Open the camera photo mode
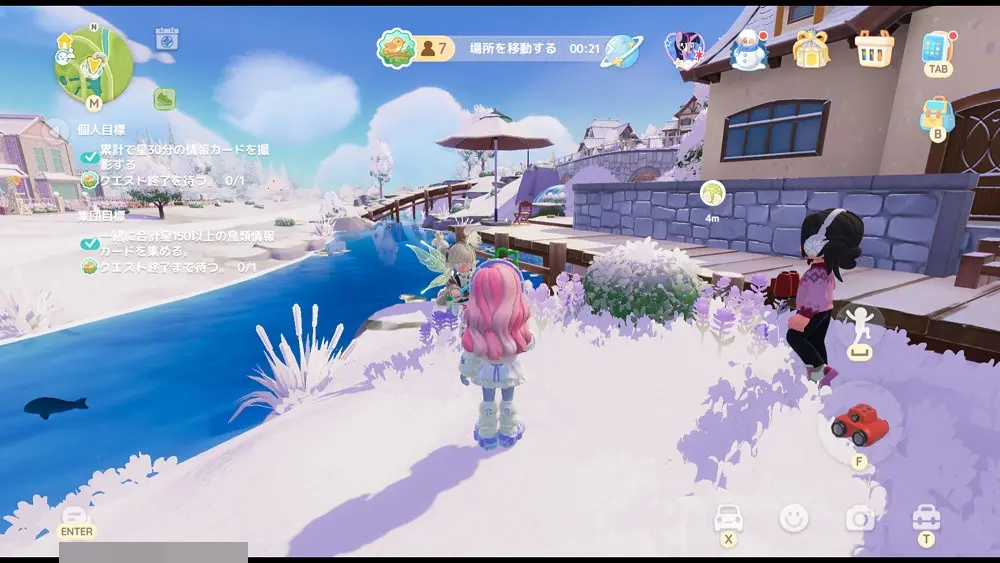 tap(860, 518)
